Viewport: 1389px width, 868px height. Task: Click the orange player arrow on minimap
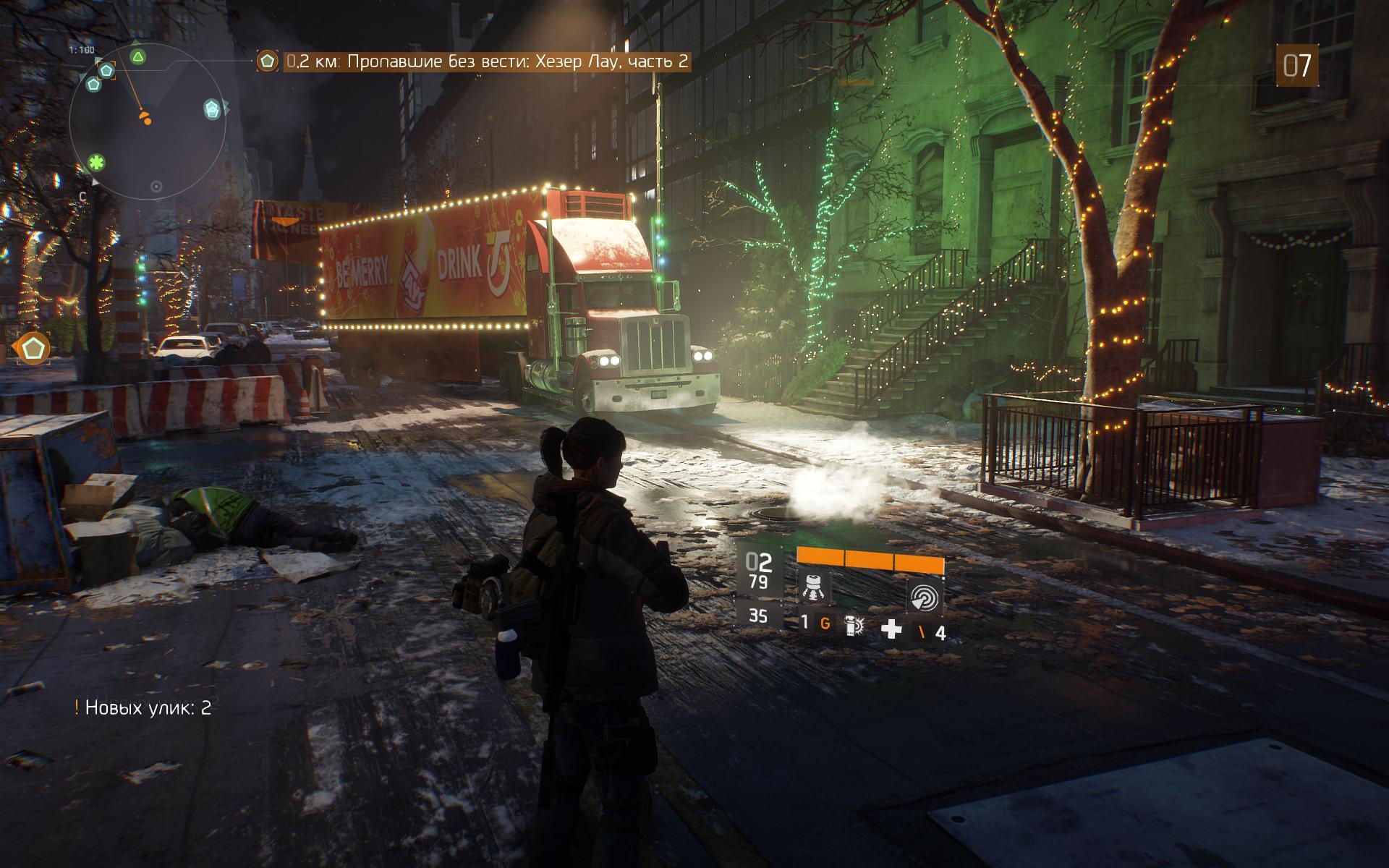145,116
